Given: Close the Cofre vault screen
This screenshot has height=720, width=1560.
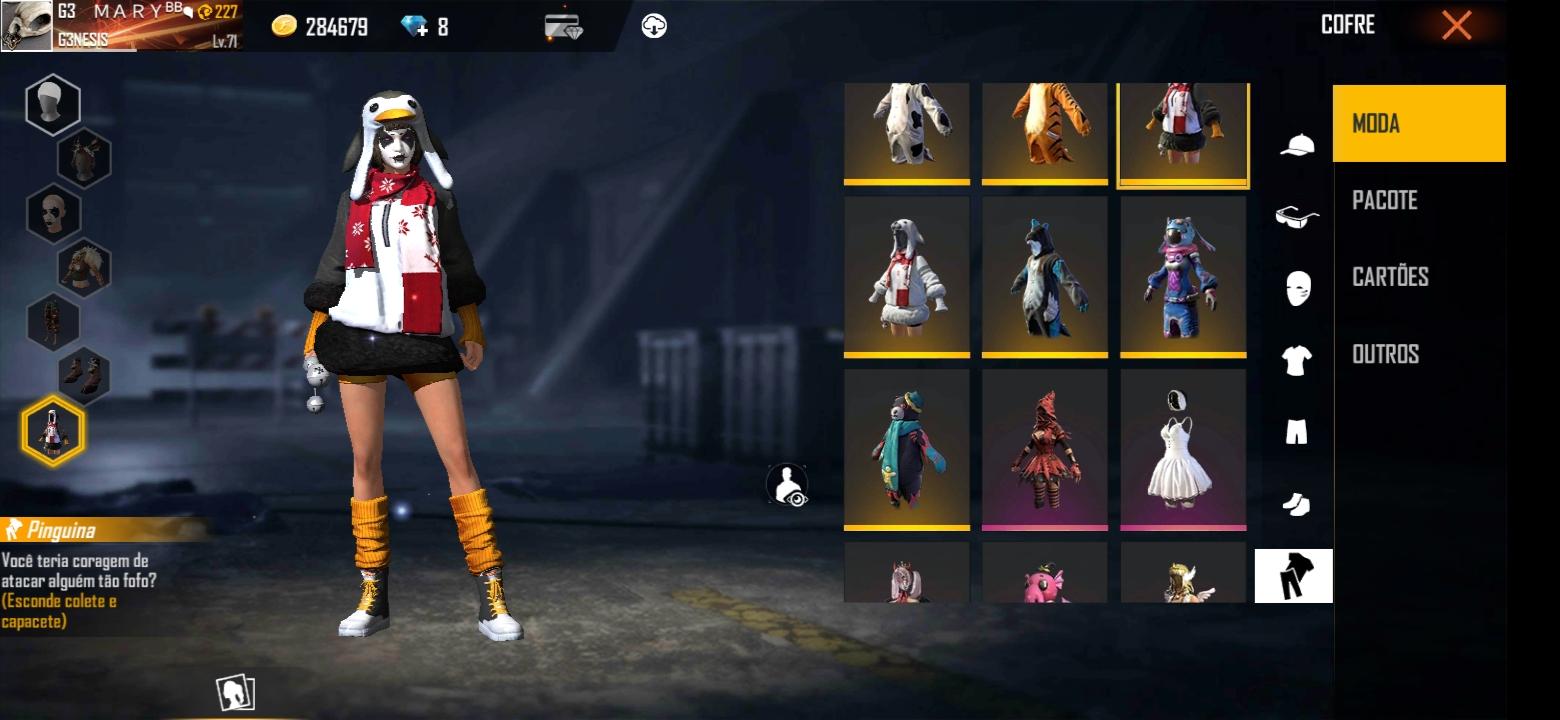Looking at the screenshot, I should [1456, 26].
